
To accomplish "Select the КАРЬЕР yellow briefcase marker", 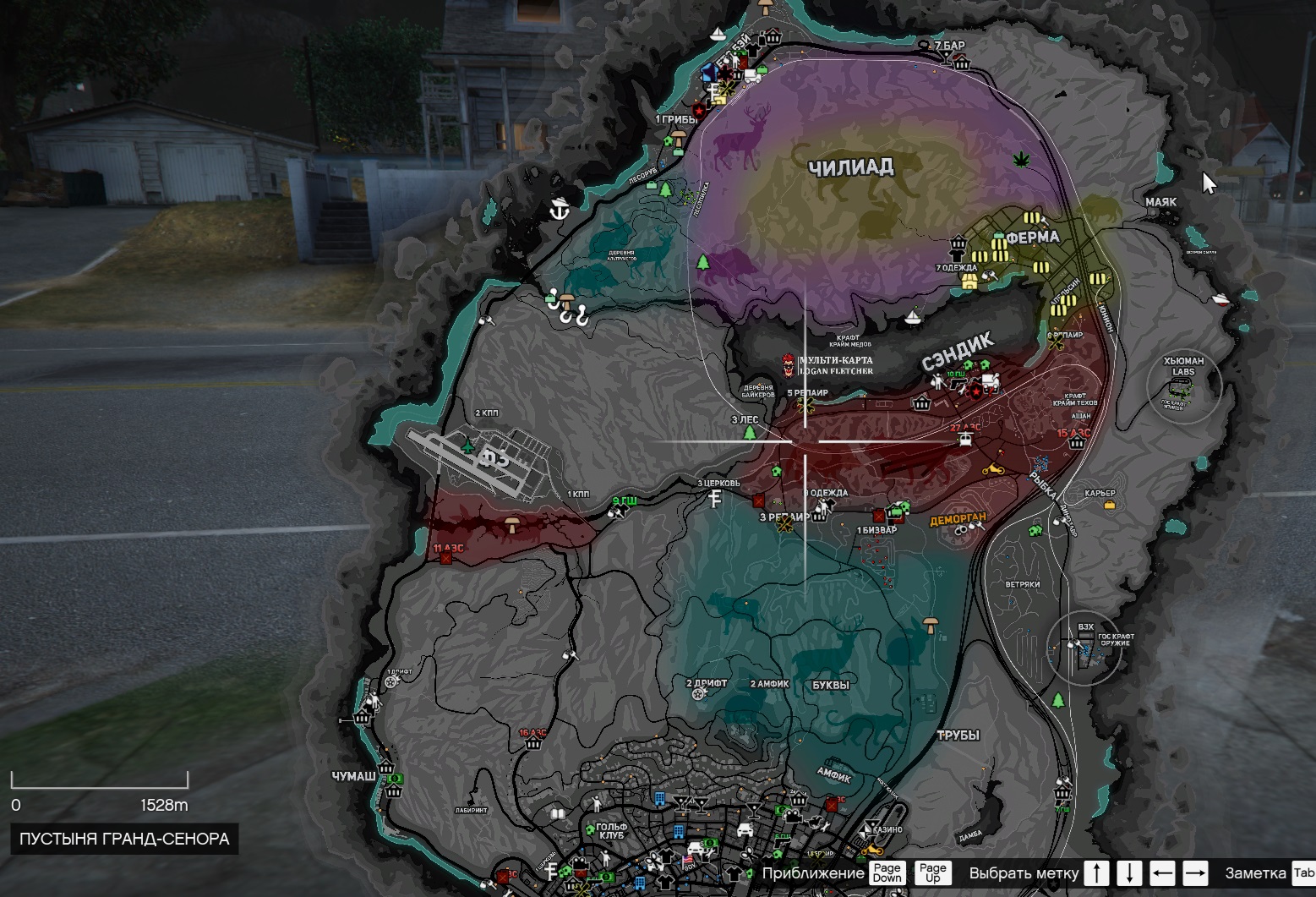I will click(x=1108, y=505).
